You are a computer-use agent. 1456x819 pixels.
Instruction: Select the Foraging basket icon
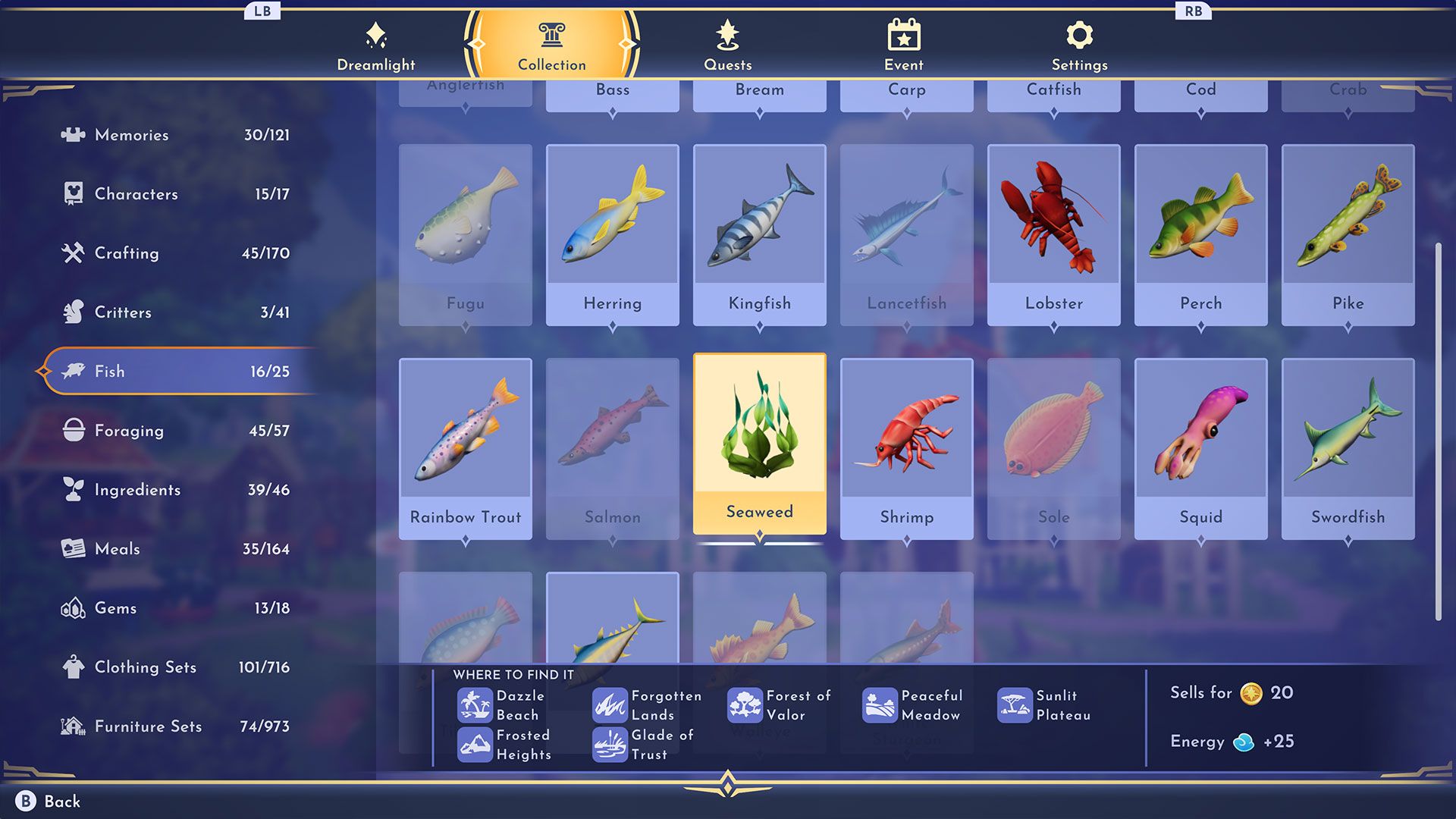(73, 431)
